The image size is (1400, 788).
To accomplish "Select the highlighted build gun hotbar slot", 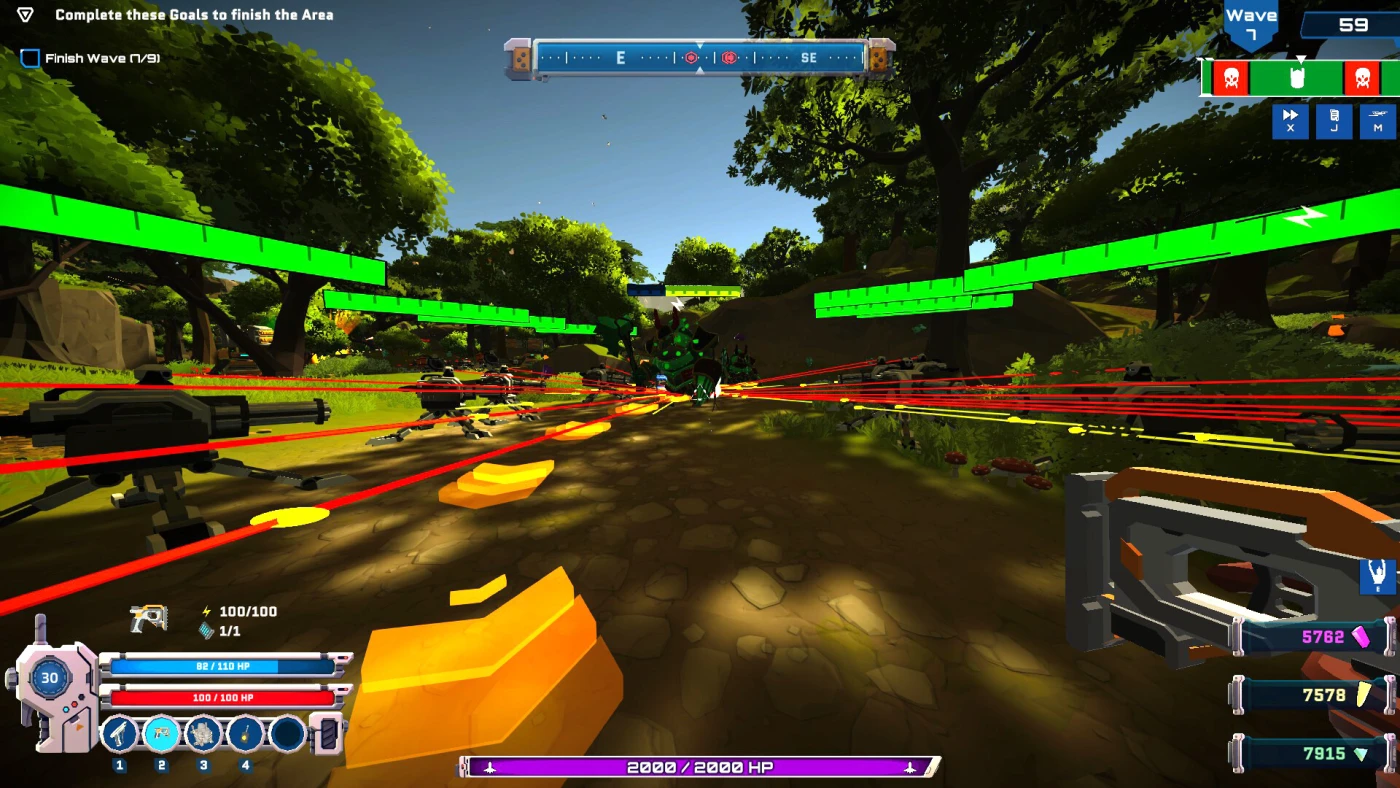I will coord(162,735).
